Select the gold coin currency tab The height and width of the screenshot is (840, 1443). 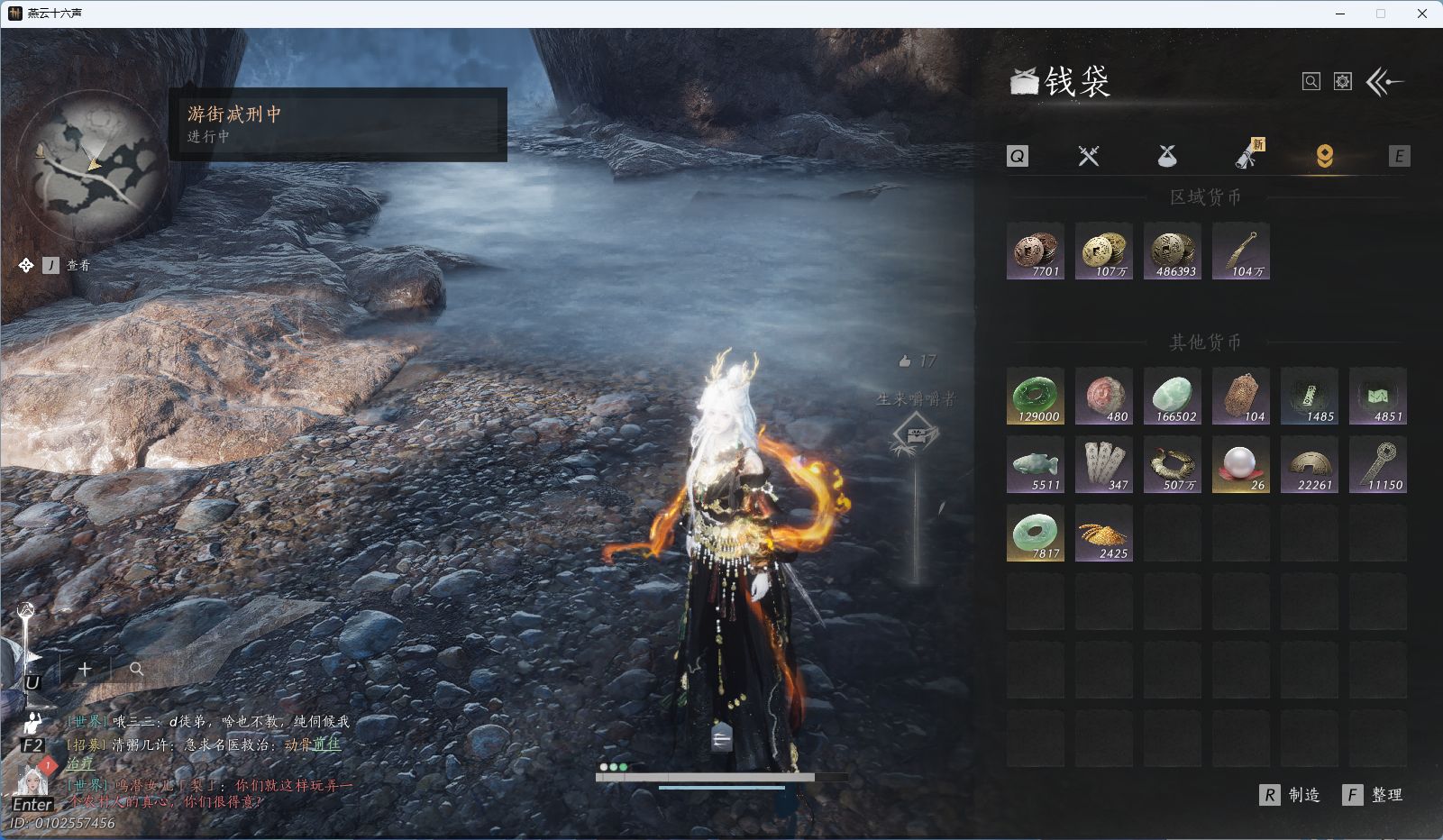click(1324, 156)
